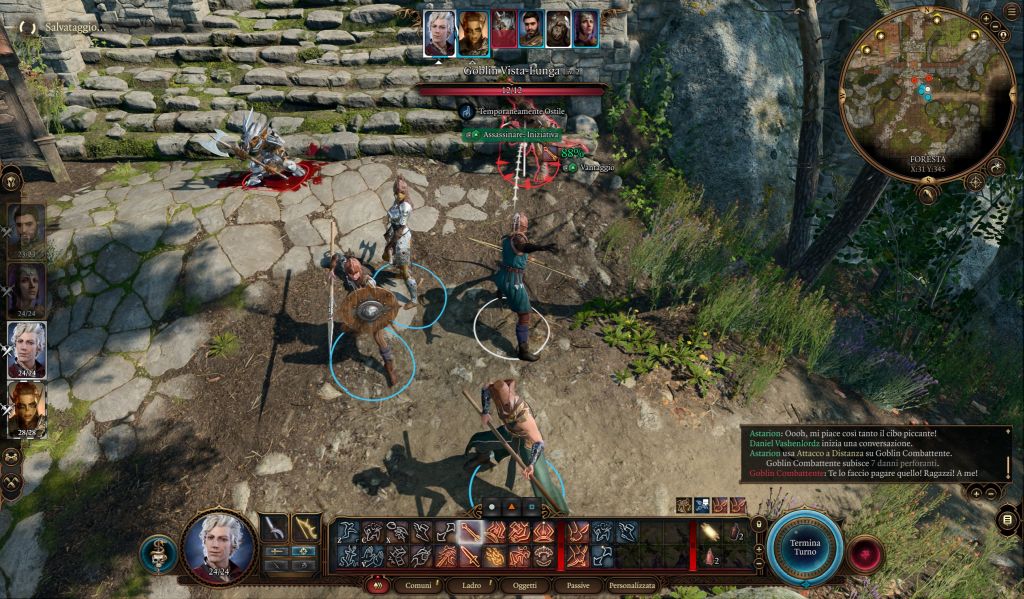
Task: End the turn with Termina Turno
Action: click(804, 548)
